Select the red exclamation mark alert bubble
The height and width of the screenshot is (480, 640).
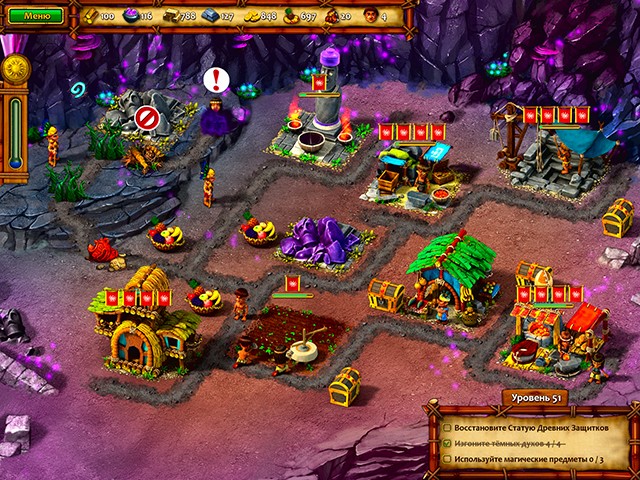pyautogui.click(x=216, y=80)
